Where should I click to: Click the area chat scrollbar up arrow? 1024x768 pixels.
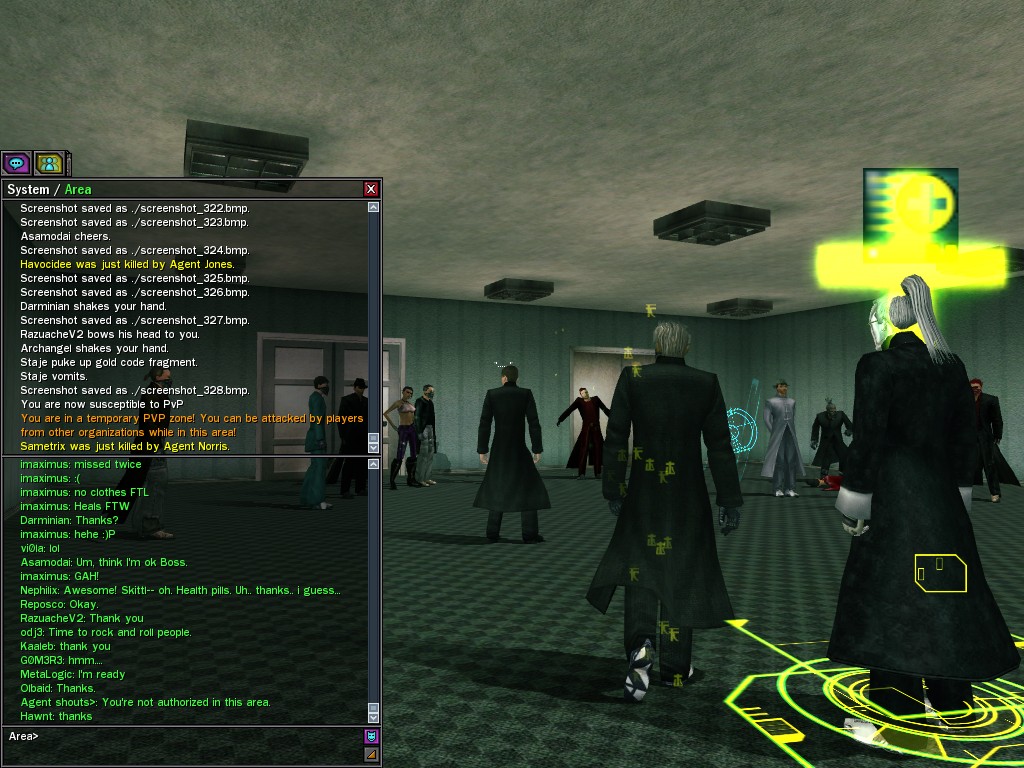click(x=374, y=465)
